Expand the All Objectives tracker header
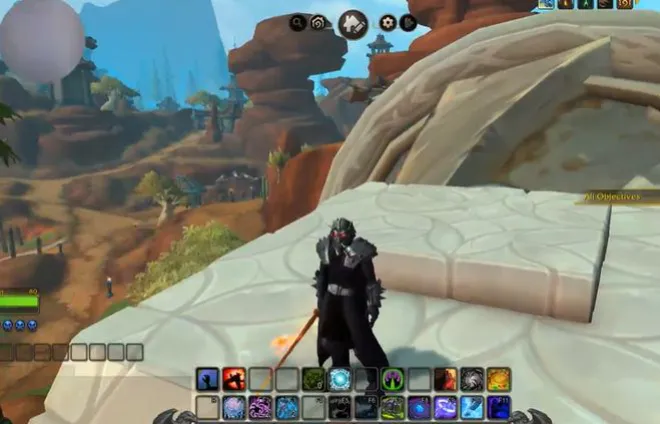Image resolution: width=660 pixels, height=424 pixels. tap(618, 197)
